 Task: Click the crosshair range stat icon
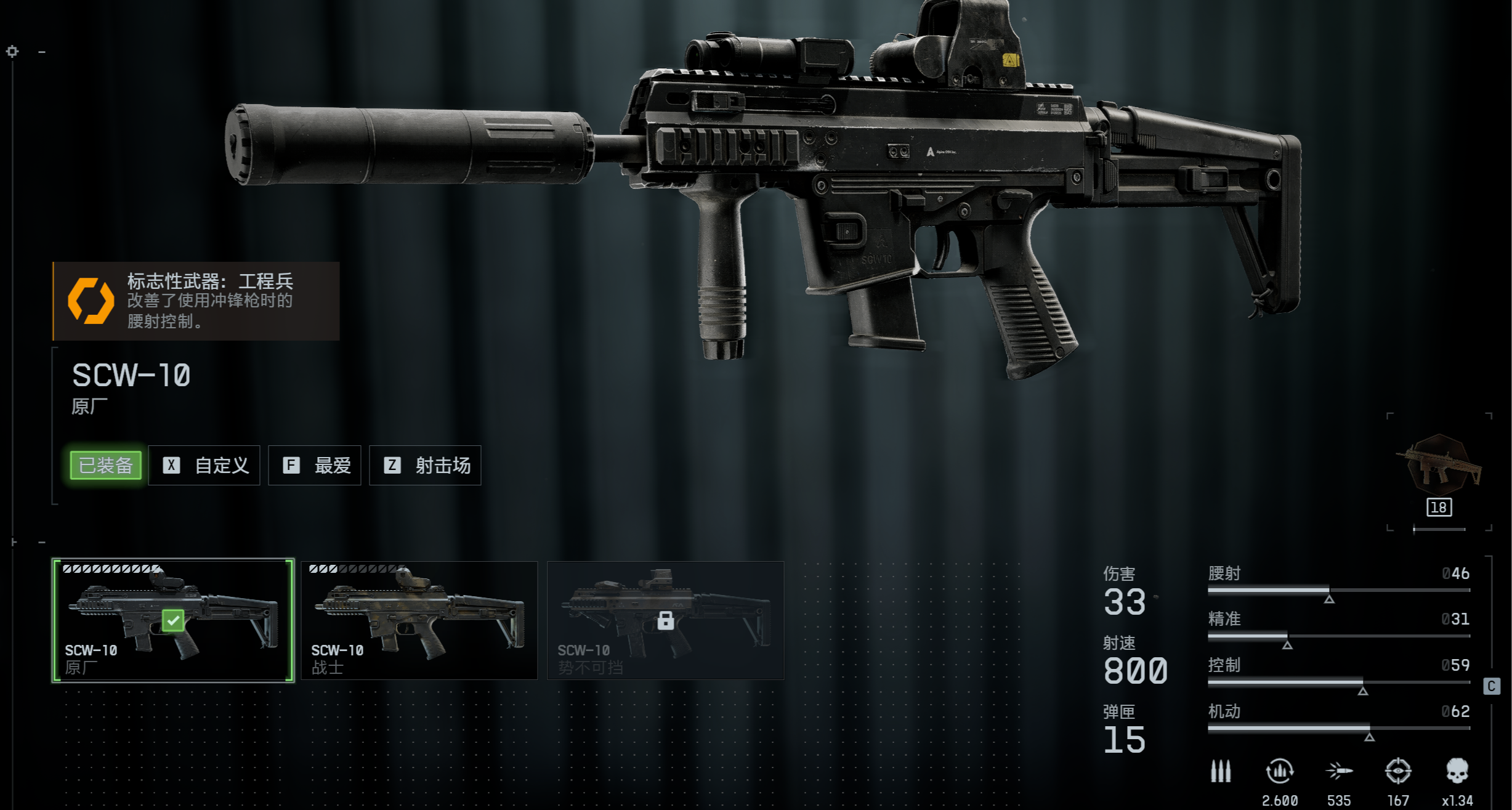(1397, 771)
